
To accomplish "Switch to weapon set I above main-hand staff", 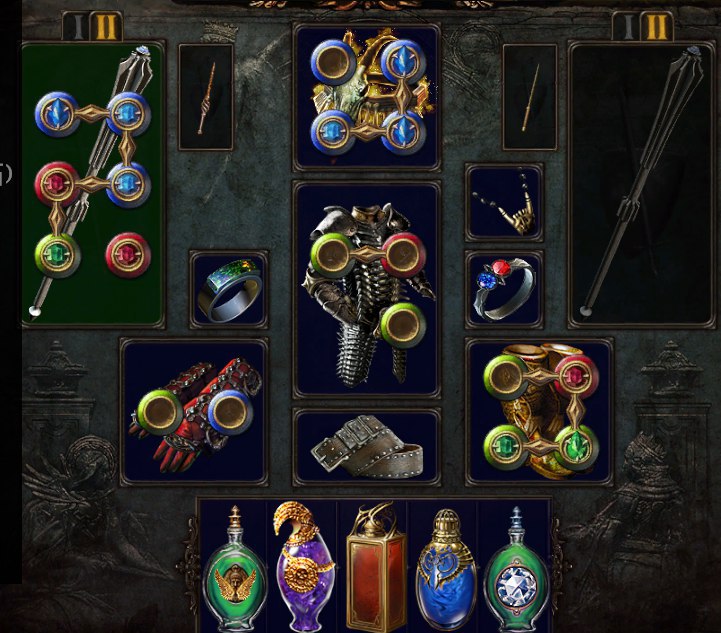I will [x=76, y=27].
